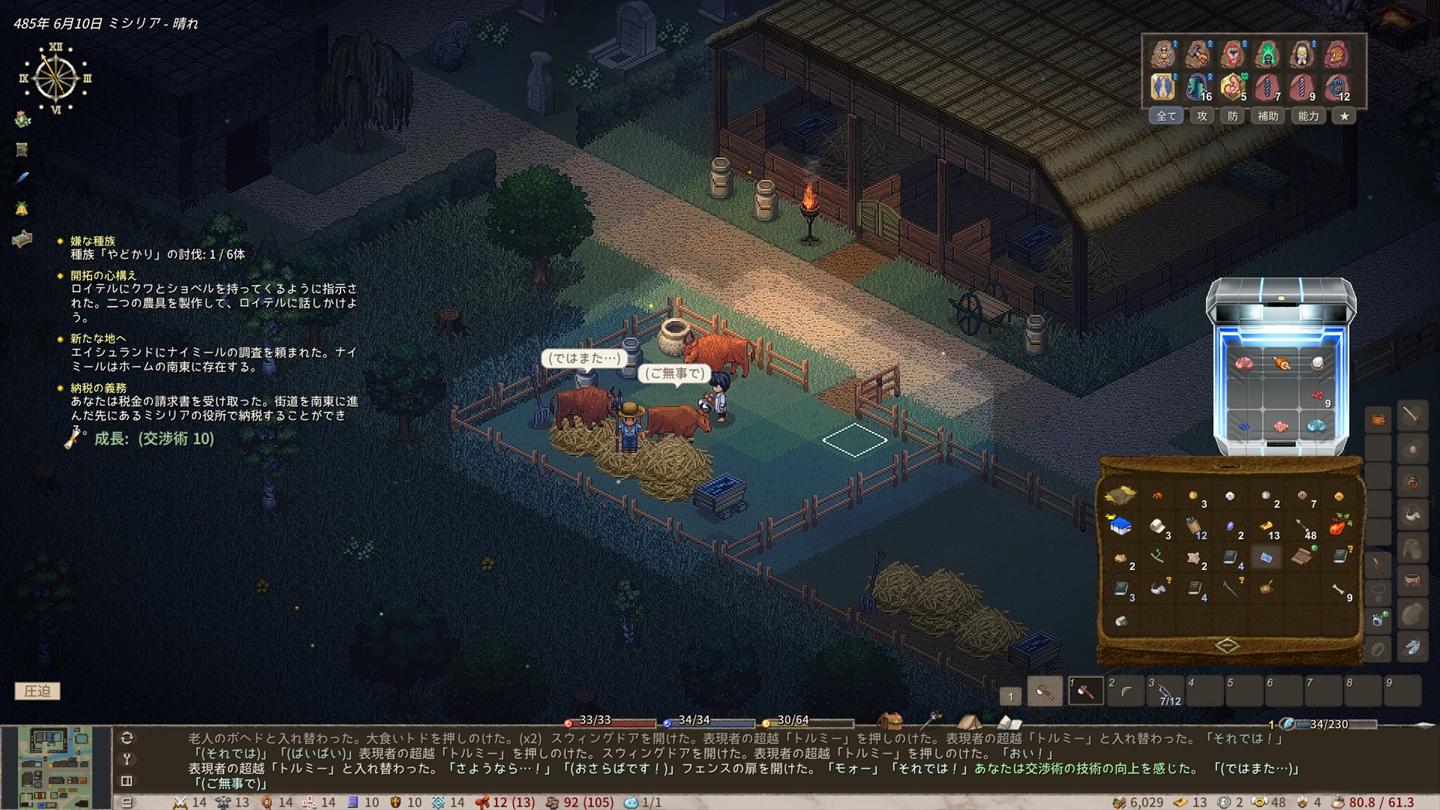Screen dimensions: 1440x810
Task: Show the 能力 abilities tab
Action: pyautogui.click(x=1308, y=116)
